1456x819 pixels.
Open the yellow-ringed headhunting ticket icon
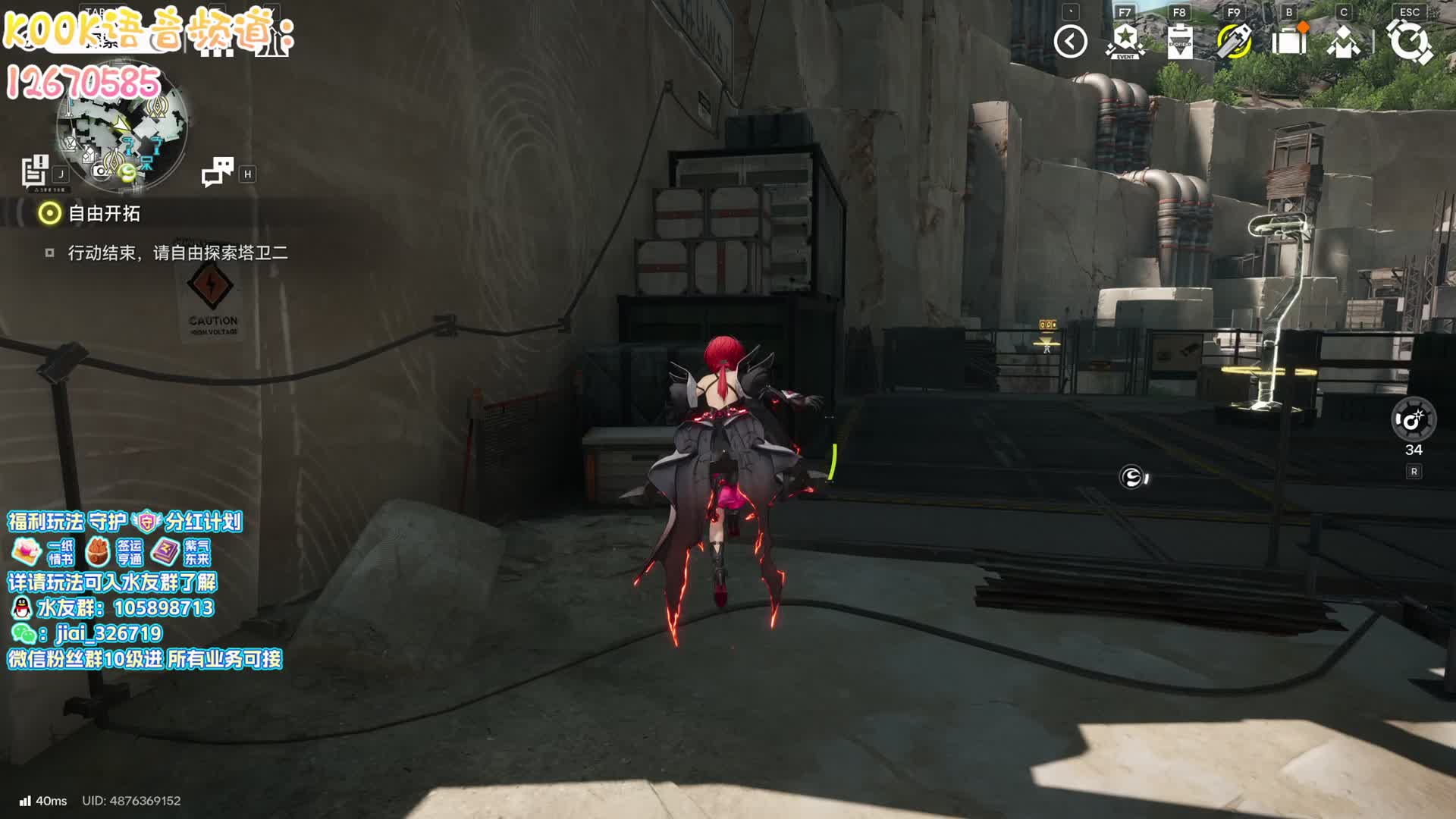pyautogui.click(x=1234, y=42)
